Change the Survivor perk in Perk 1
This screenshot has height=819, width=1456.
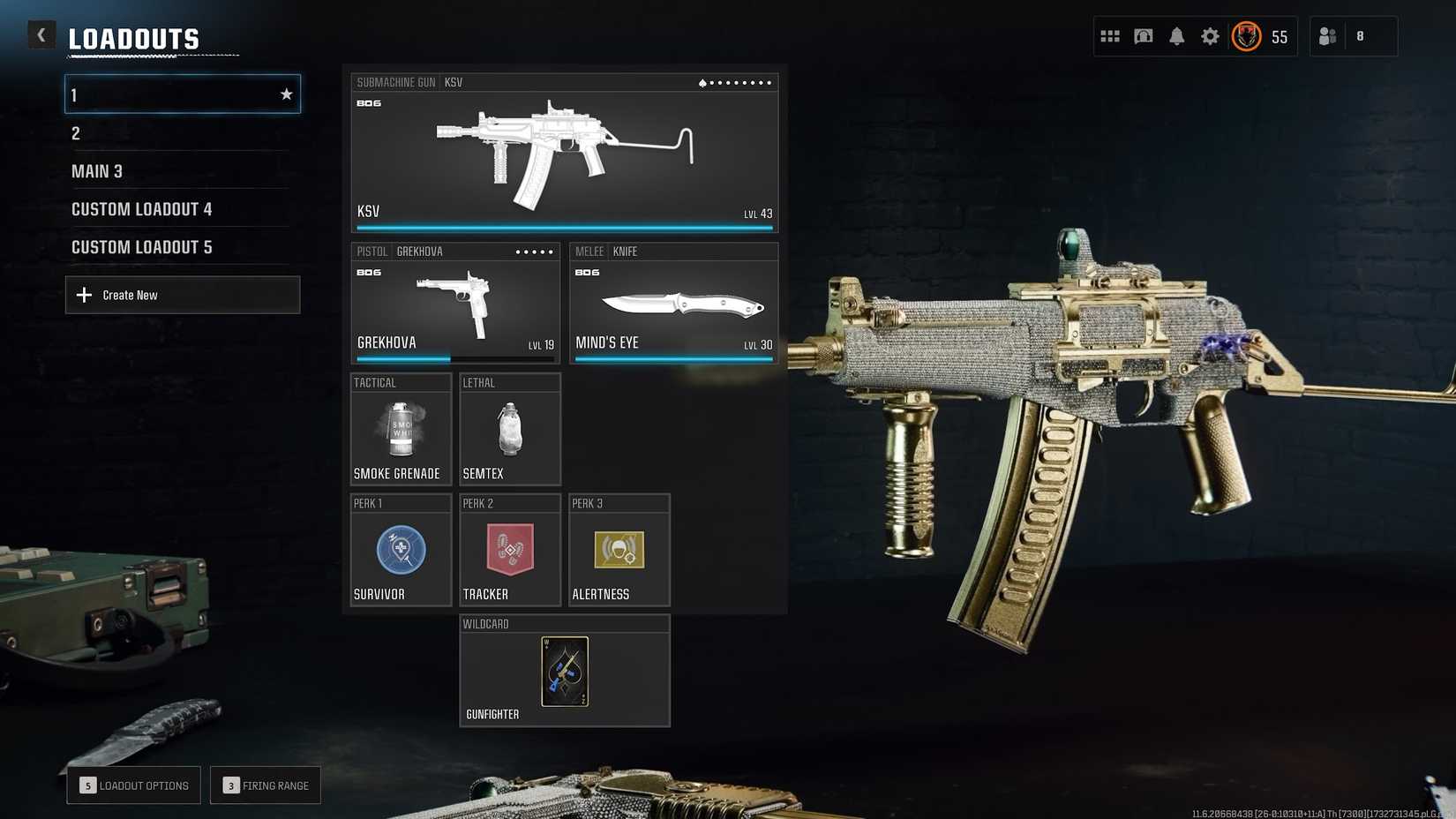(x=401, y=552)
